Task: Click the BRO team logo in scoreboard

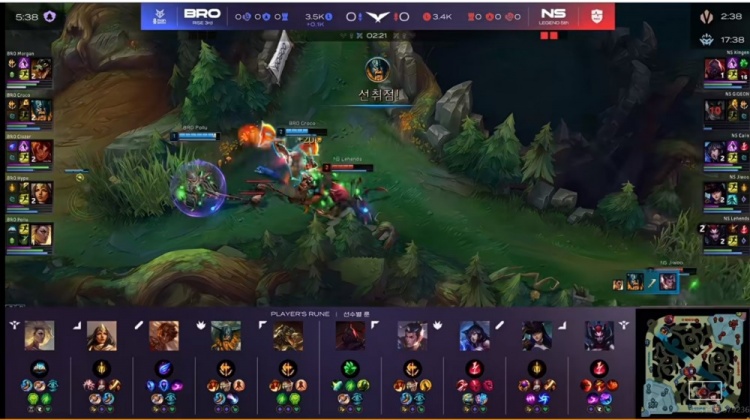Action: pos(160,15)
